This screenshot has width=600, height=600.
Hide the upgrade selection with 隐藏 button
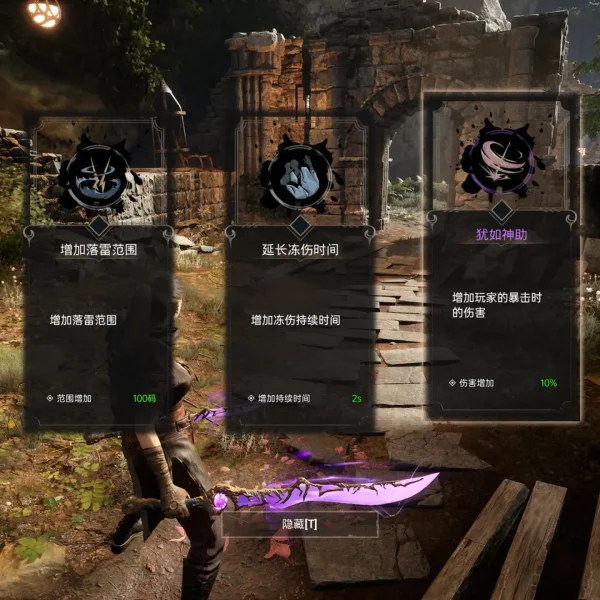(x=300, y=524)
